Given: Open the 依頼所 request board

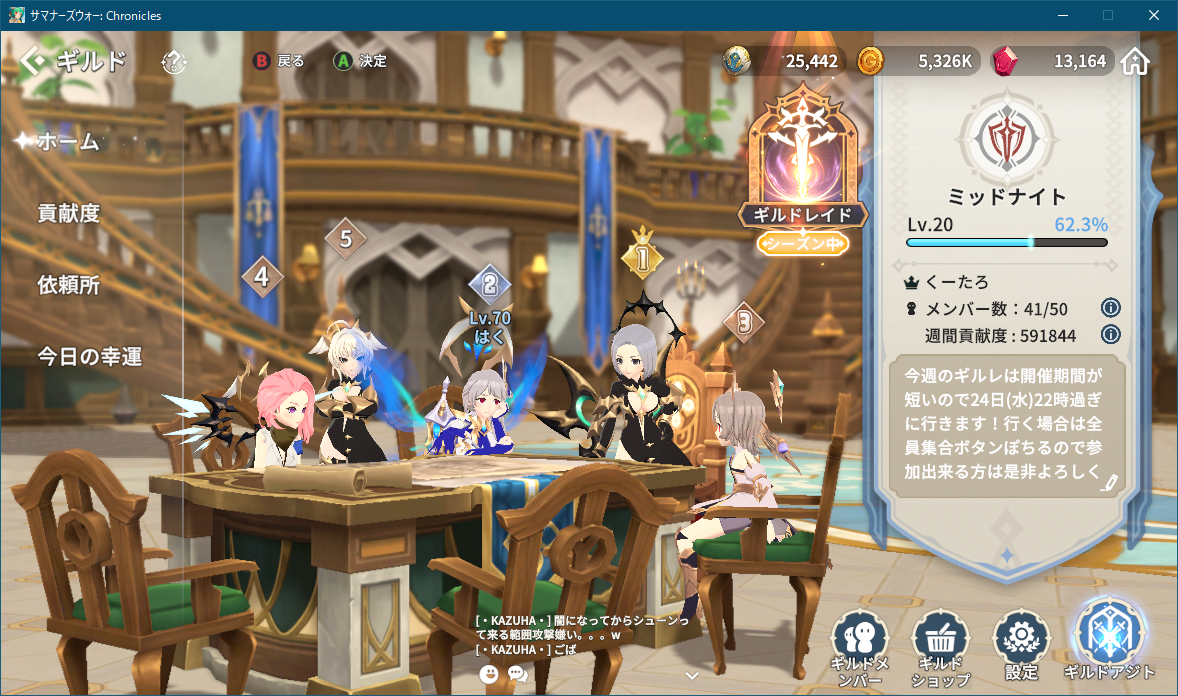Looking at the screenshot, I should pos(68,285).
